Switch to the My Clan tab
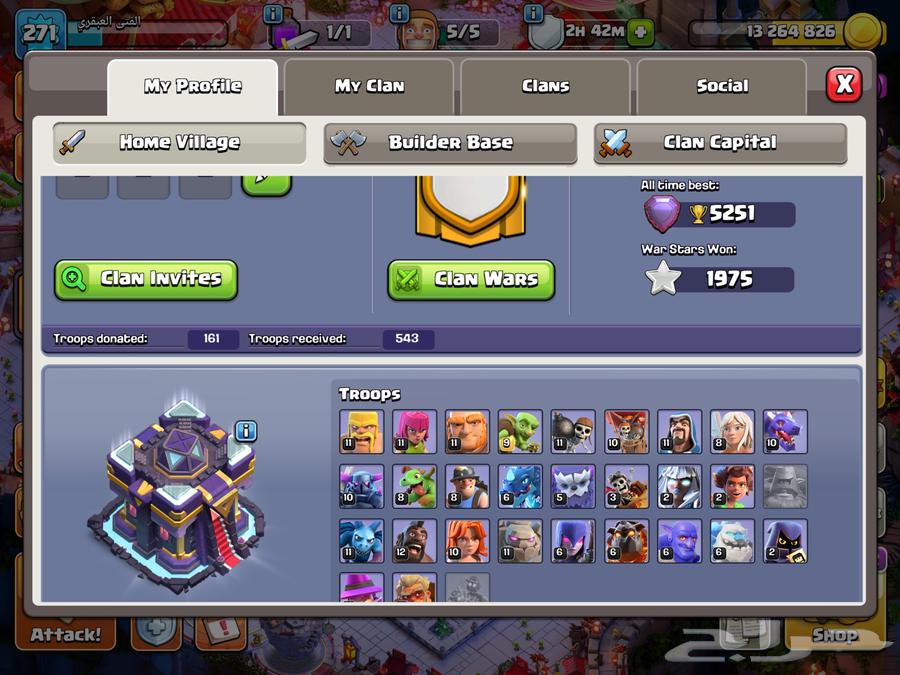The image size is (900, 675). (x=369, y=86)
